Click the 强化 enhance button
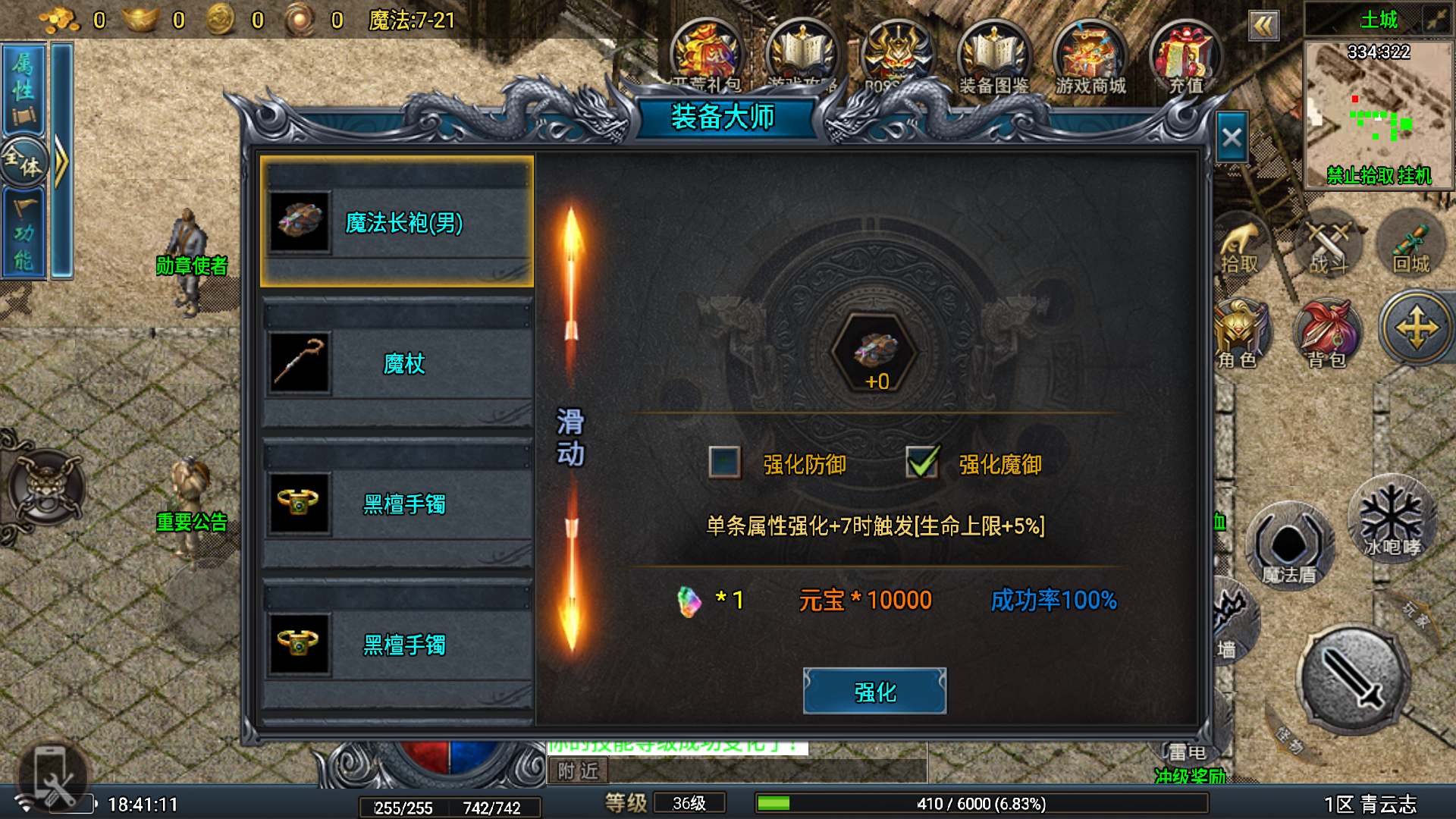This screenshot has height=819, width=1456. (874, 691)
